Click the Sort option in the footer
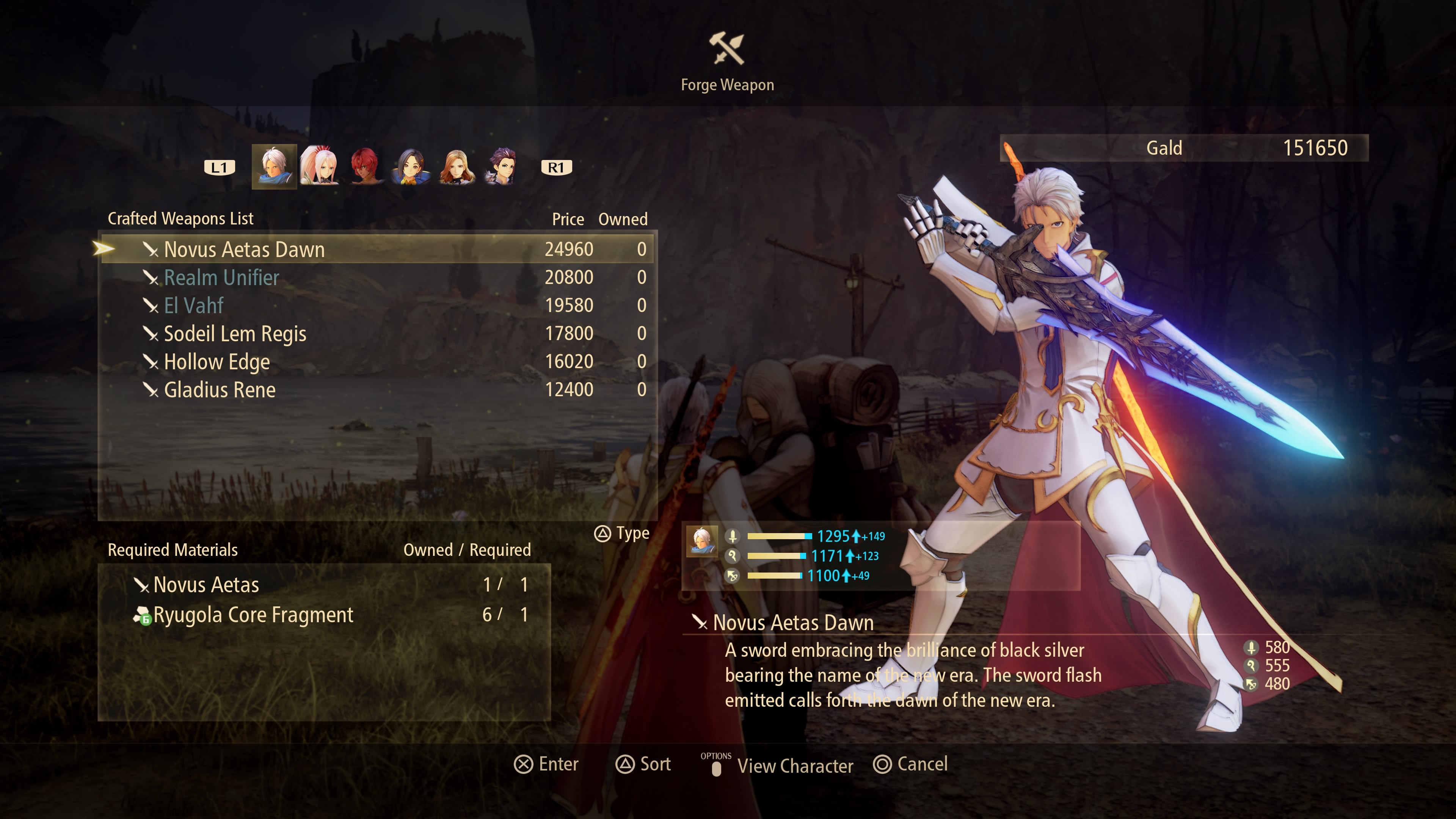This screenshot has height=819, width=1456. tap(643, 764)
